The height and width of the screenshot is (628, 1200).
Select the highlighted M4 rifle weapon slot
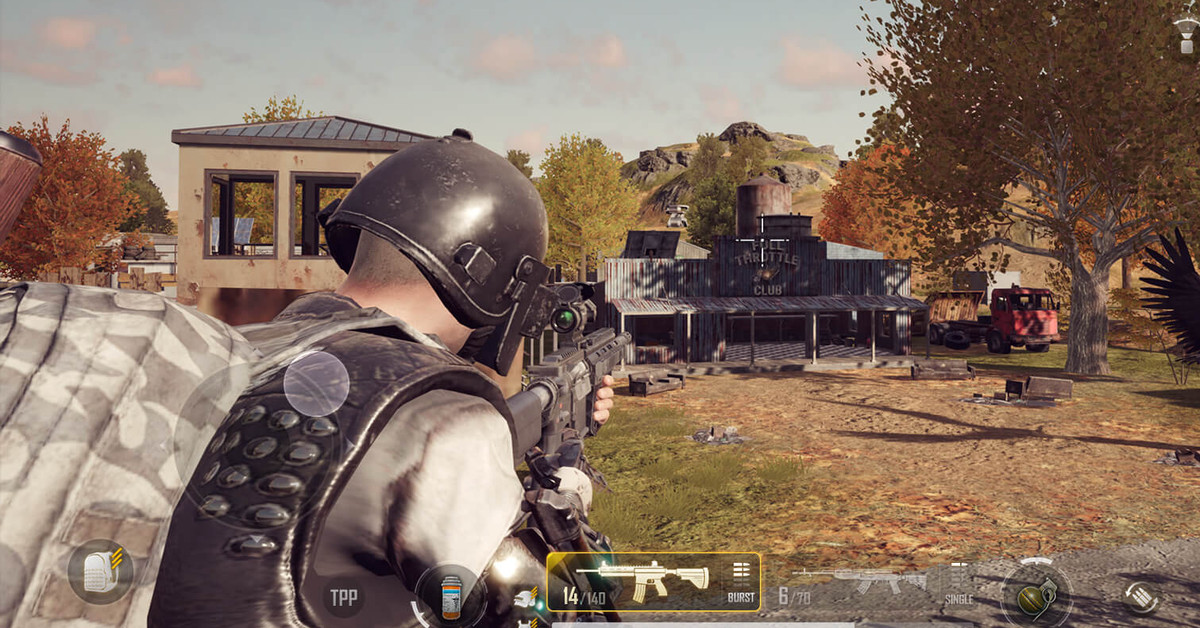(640, 581)
